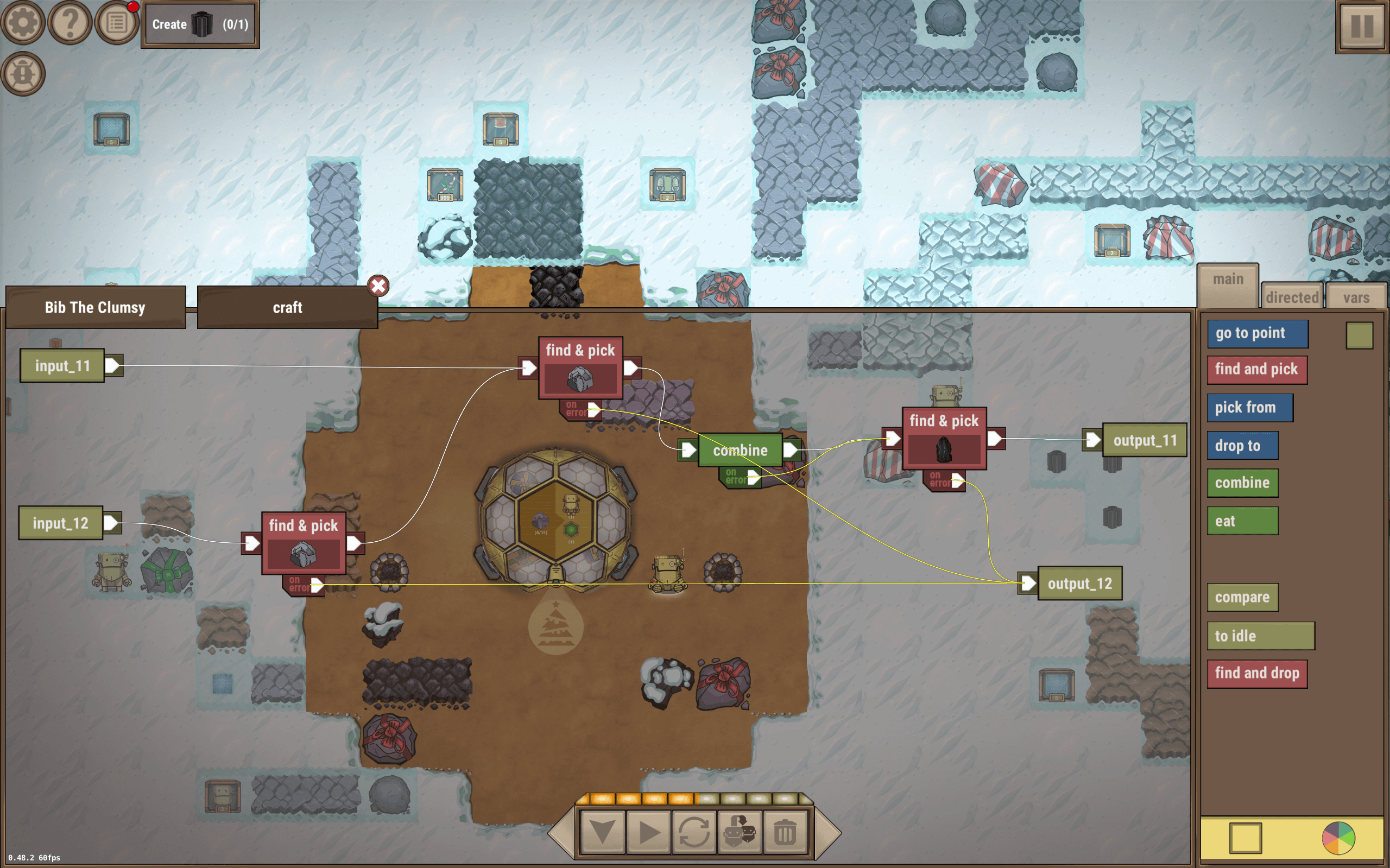Close the craft program panel
Screen dimensions: 1390x868
378,286
